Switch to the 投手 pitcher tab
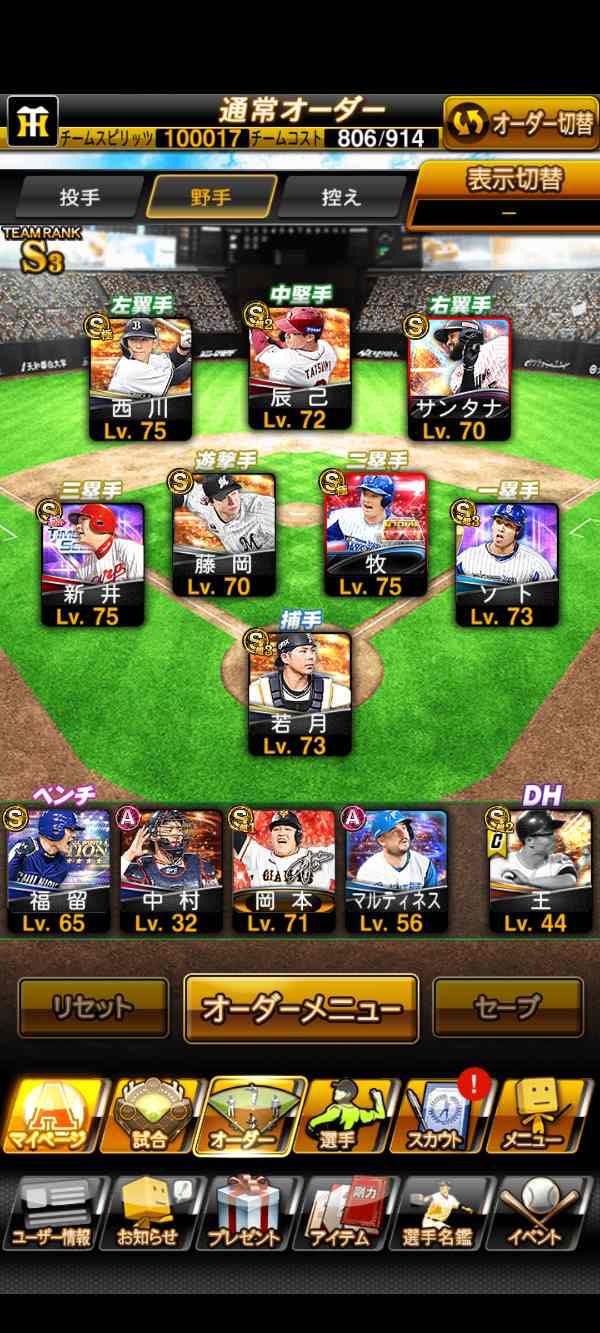This screenshot has width=600, height=1333. coord(80,197)
